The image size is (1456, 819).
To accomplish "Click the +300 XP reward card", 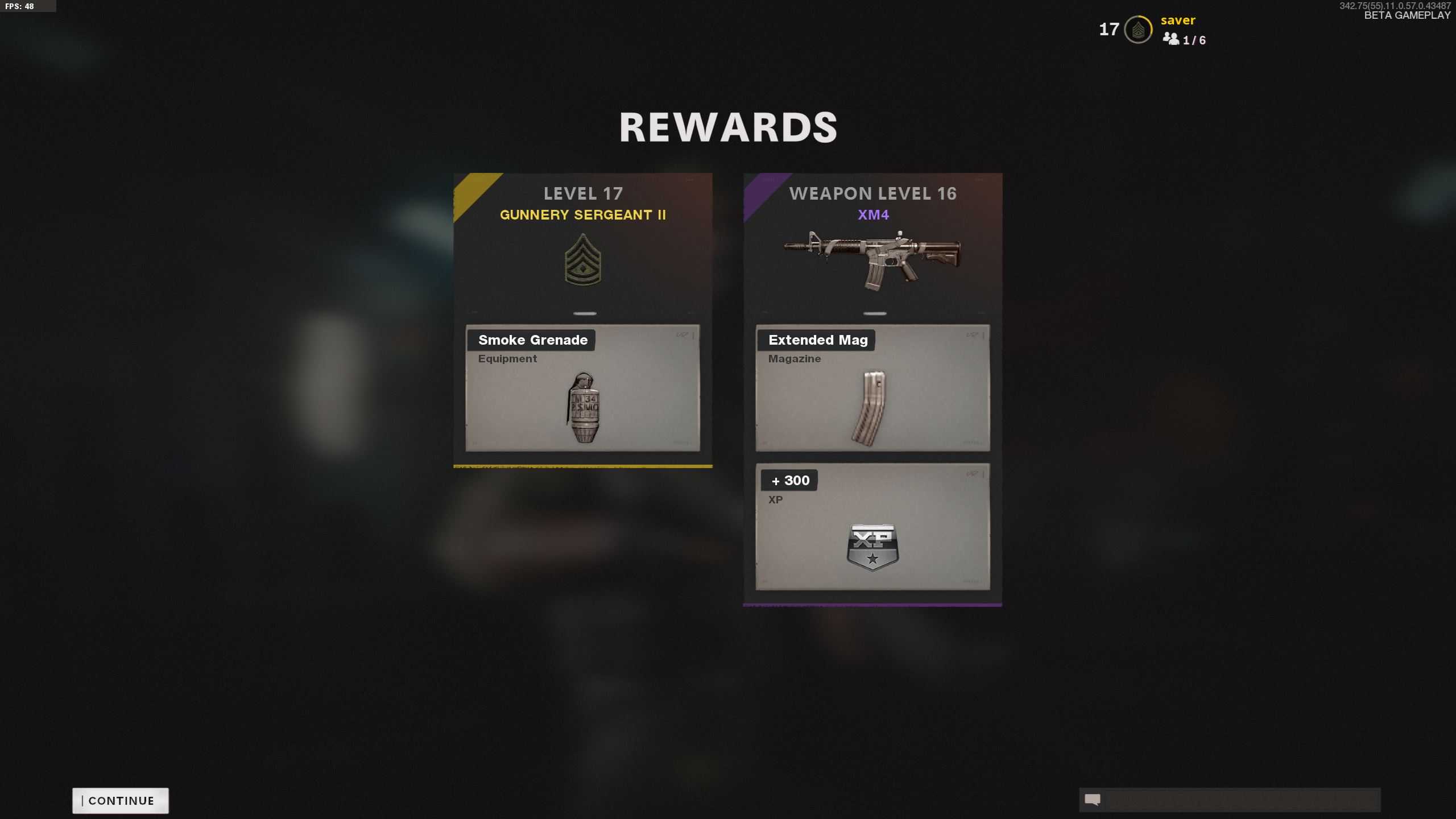I will point(872,527).
